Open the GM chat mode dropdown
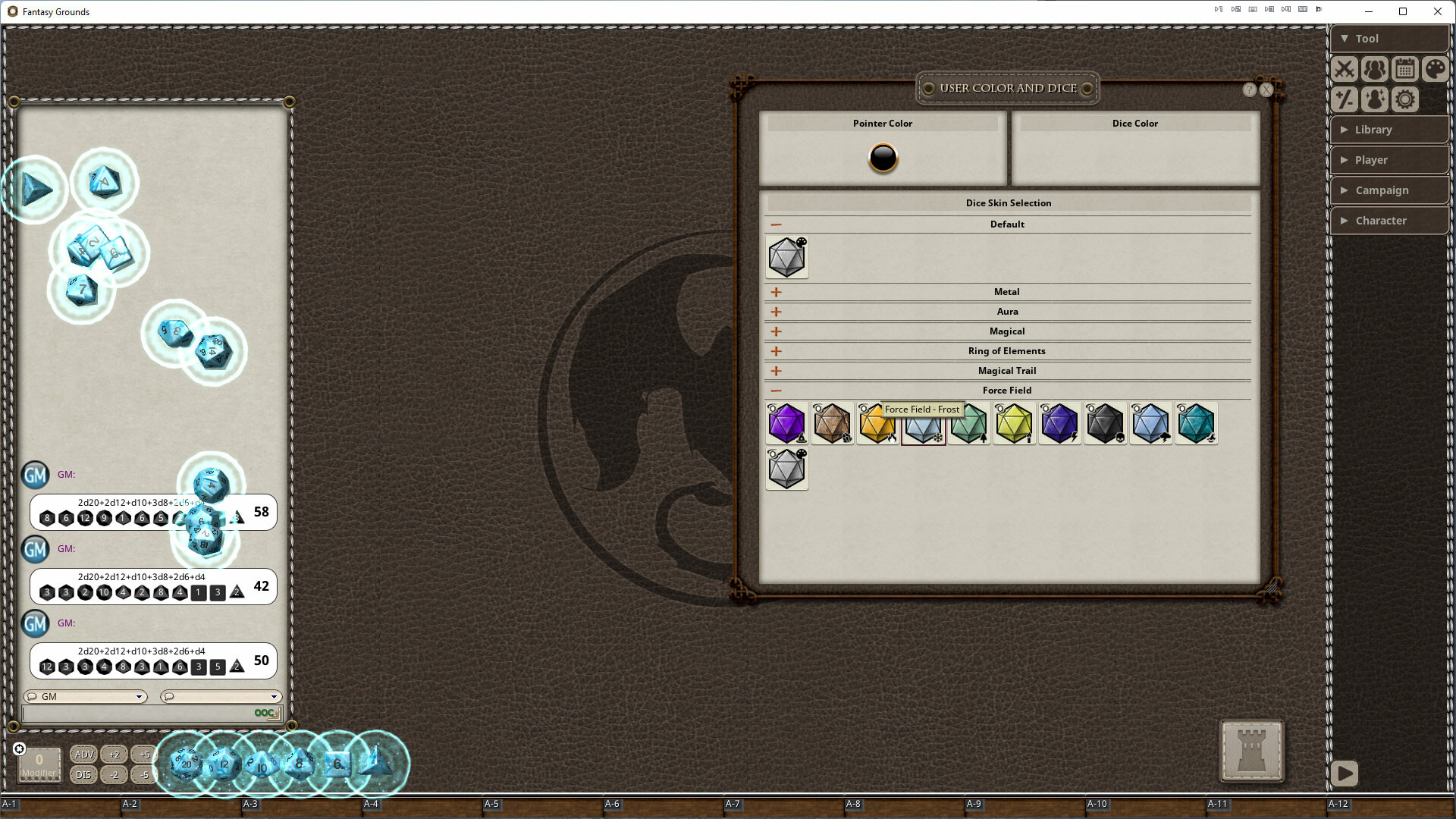 (x=85, y=696)
